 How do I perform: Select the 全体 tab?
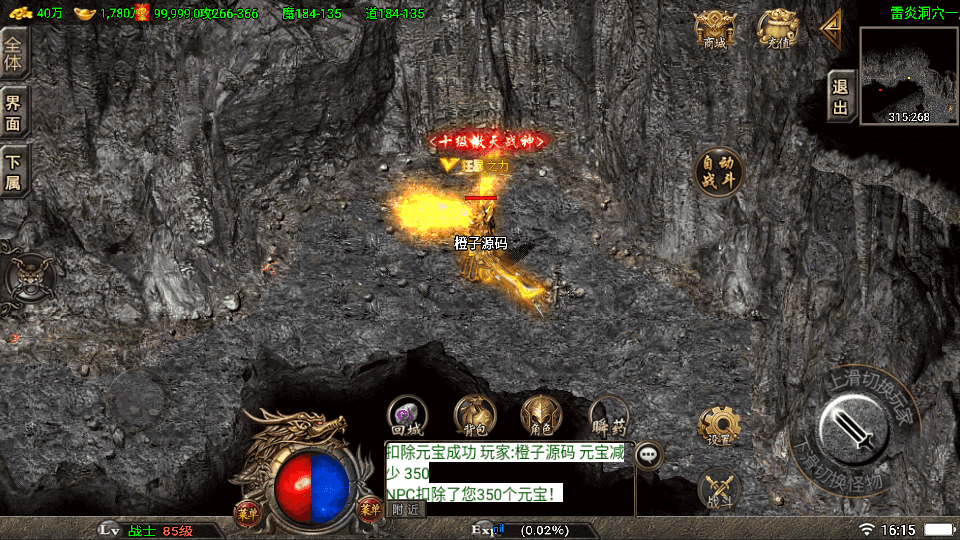[x=14, y=50]
